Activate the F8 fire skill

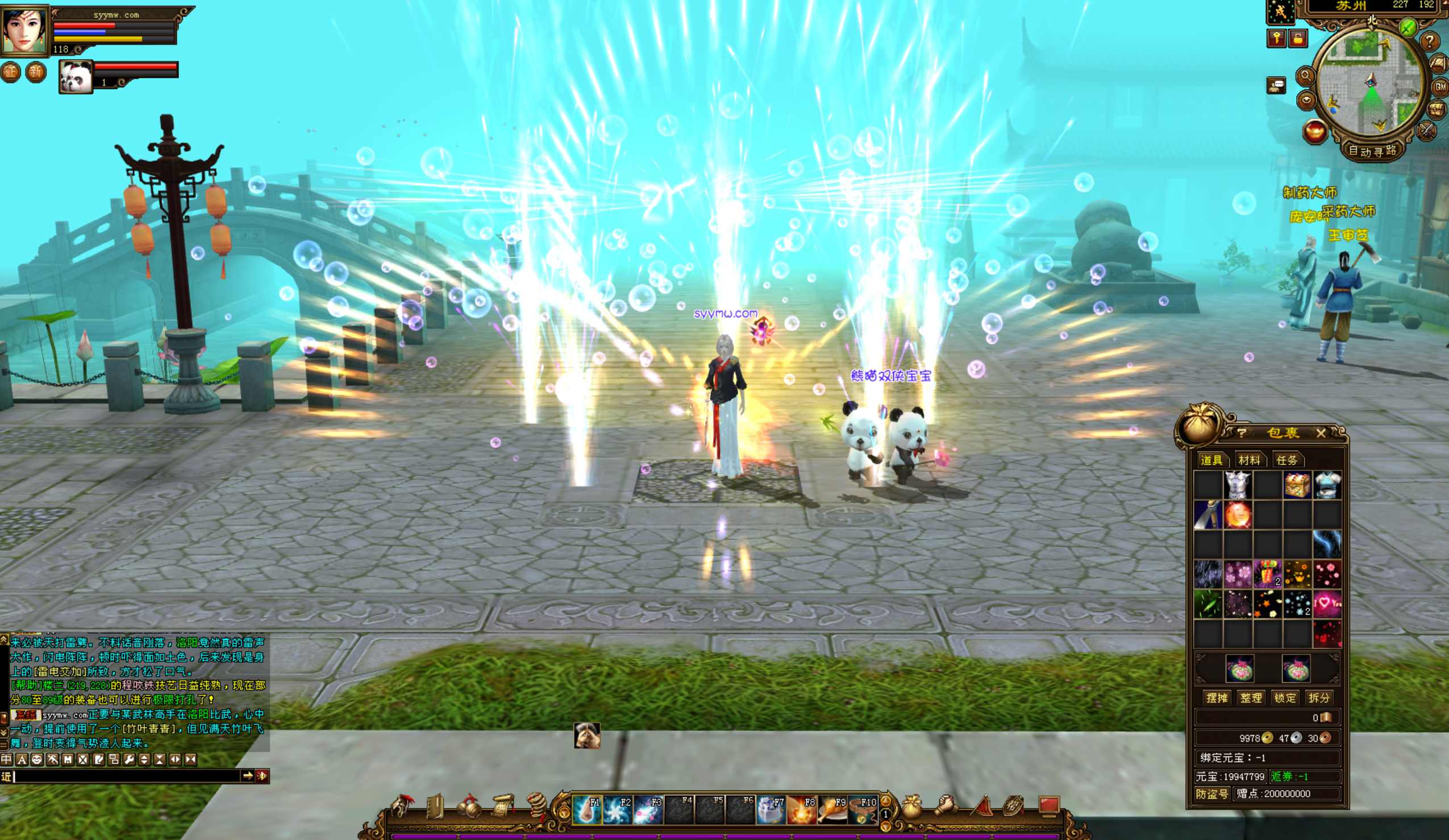tap(802, 810)
